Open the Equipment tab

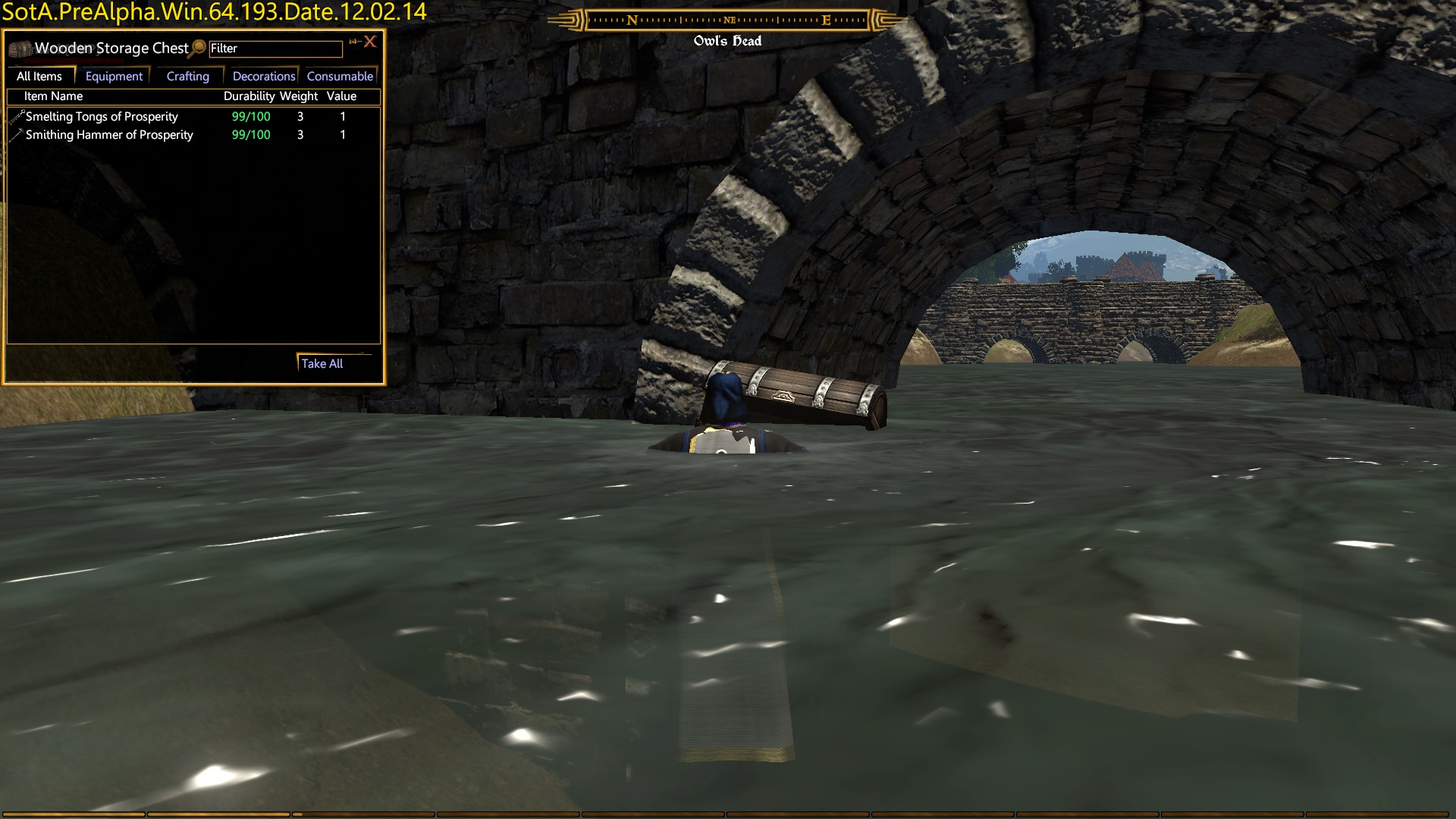[x=114, y=77]
